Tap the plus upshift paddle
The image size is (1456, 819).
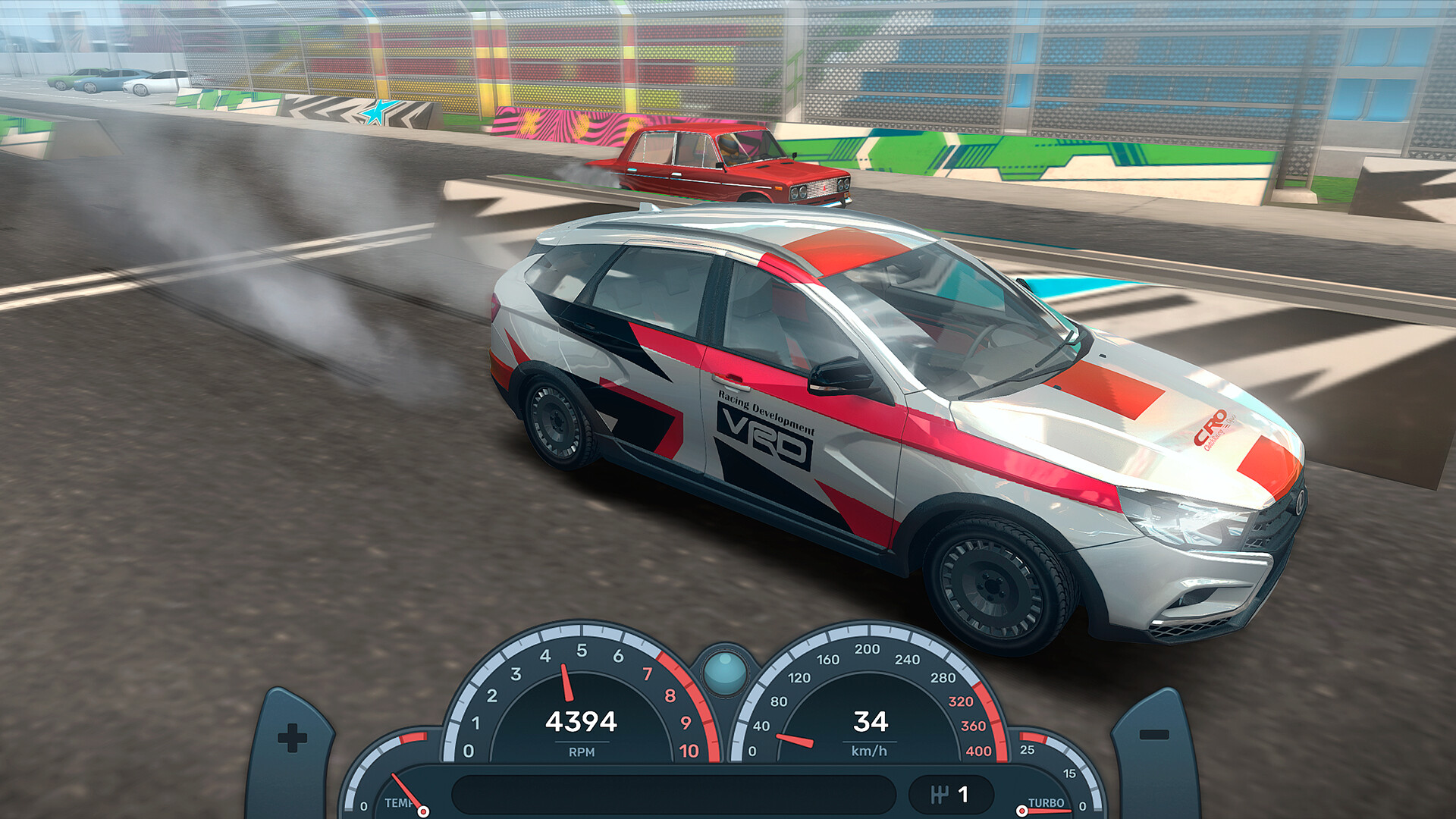[x=292, y=739]
